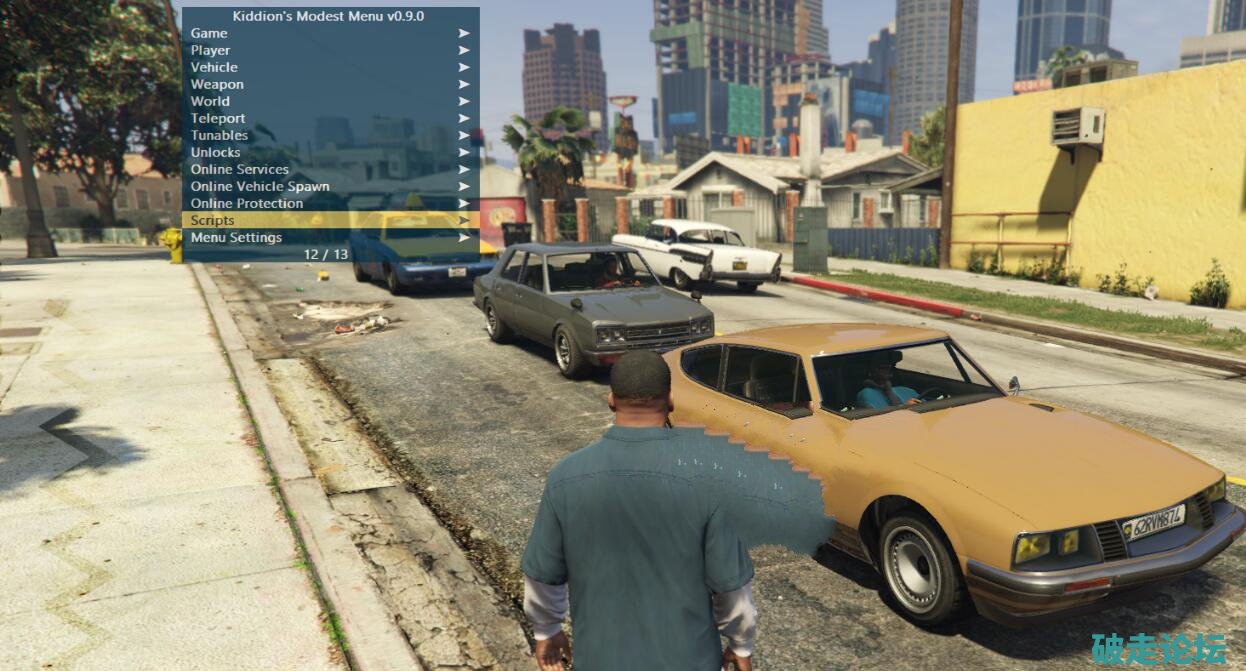Open the Online Protection options

[247, 203]
